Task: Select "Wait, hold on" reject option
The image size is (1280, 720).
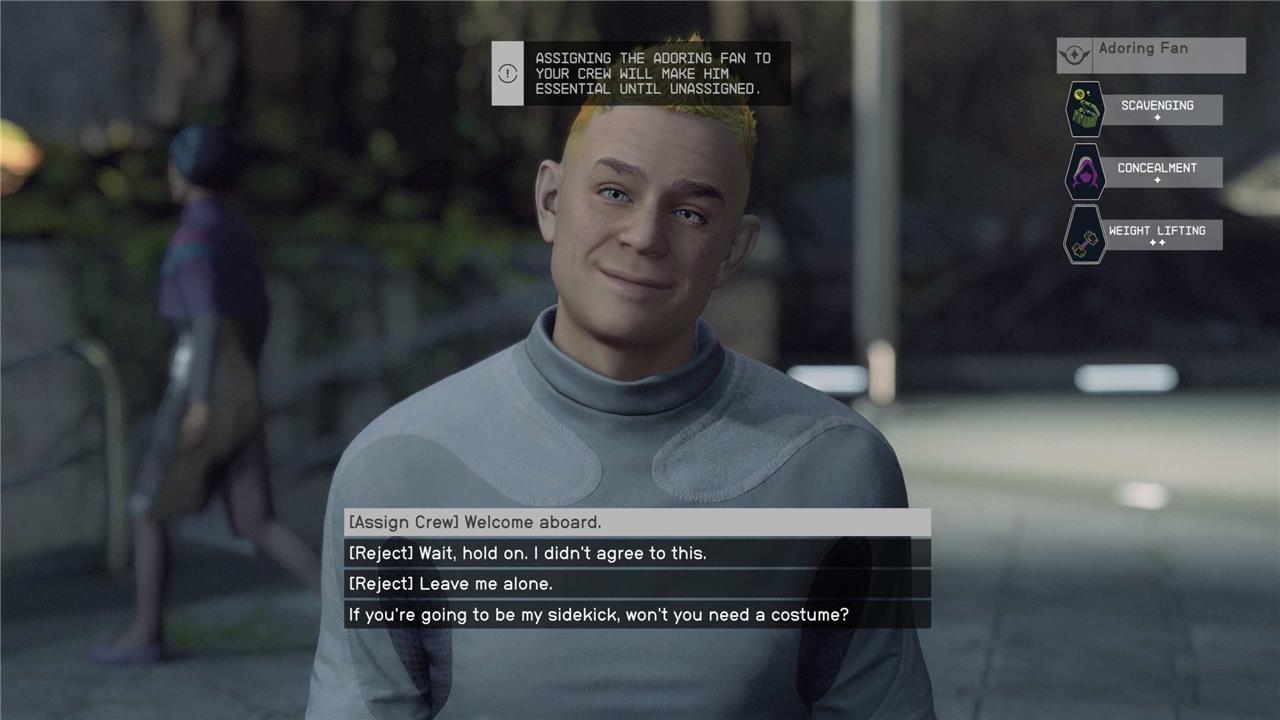Action: coord(637,553)
